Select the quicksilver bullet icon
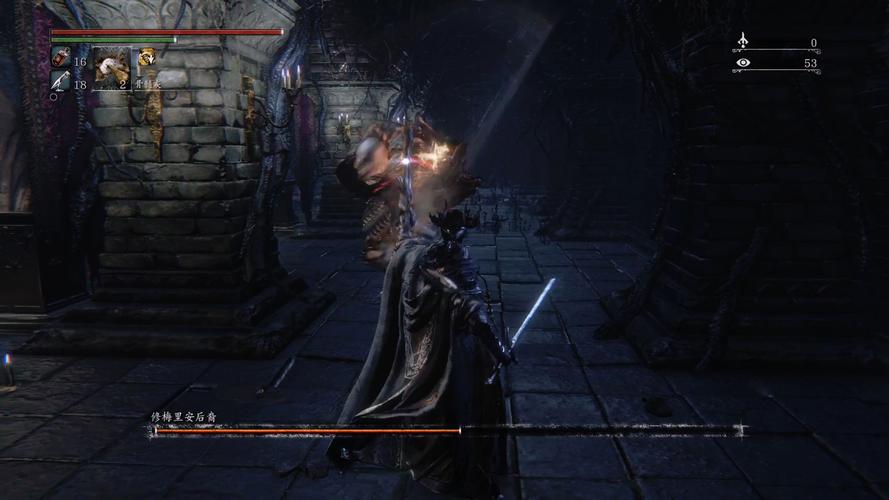This screenshot has height=500, width=889. [60, 82]
